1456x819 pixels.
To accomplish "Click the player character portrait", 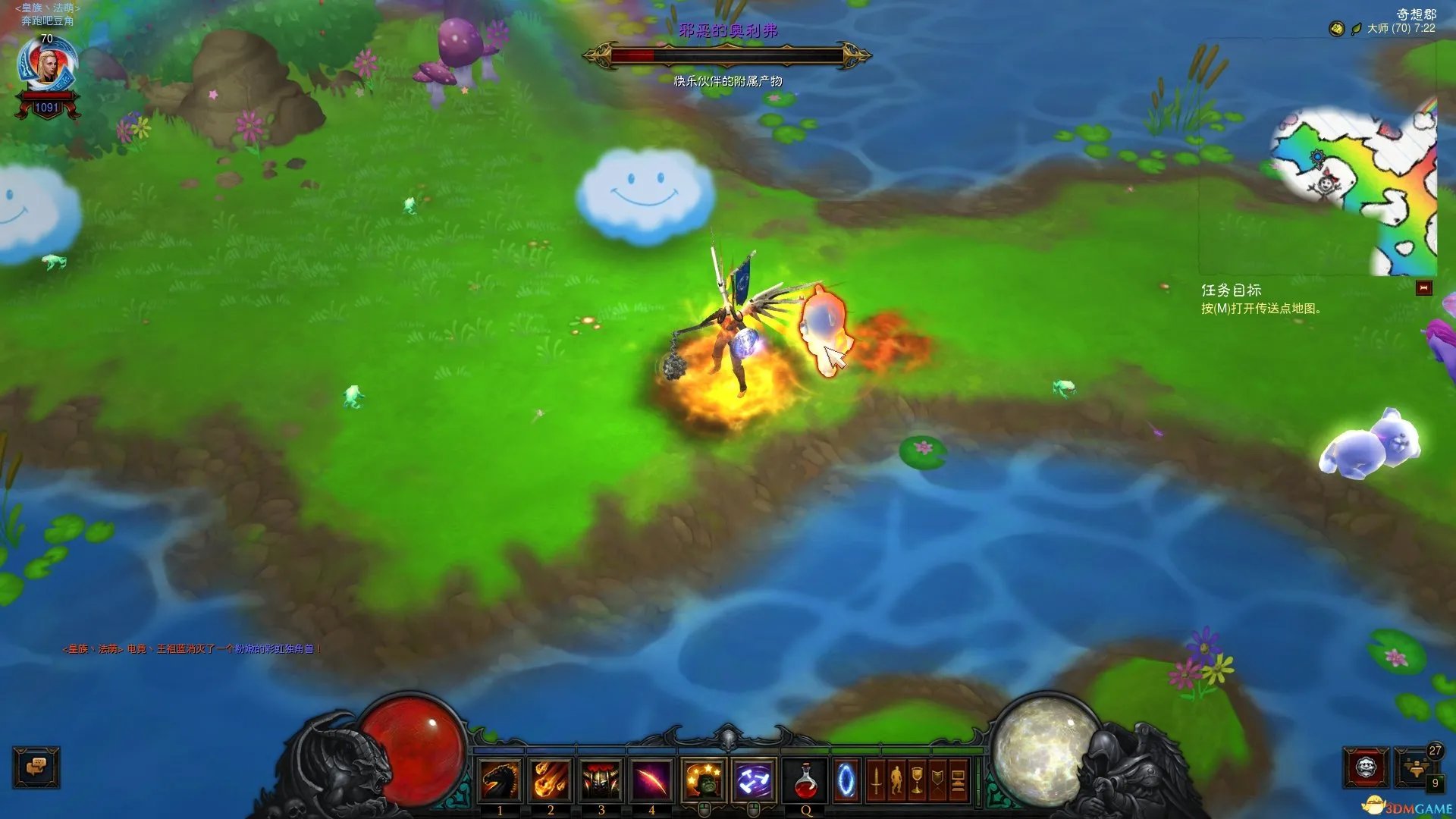I will pos(47,68).
